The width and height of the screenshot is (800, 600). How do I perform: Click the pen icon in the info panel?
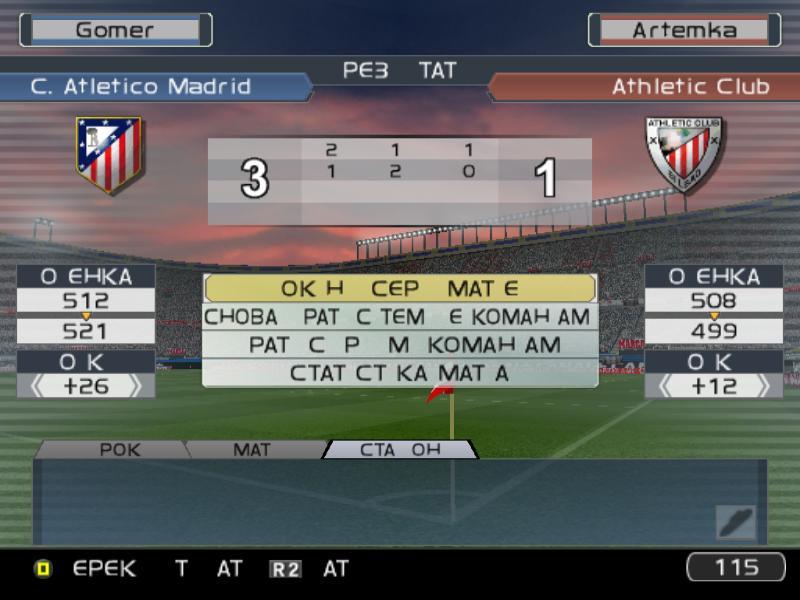(735, 521)
